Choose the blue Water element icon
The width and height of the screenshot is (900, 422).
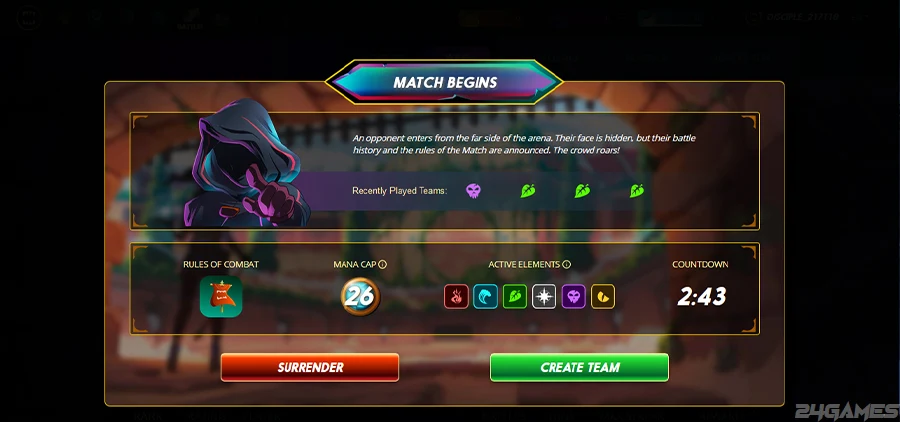point(485,296)
